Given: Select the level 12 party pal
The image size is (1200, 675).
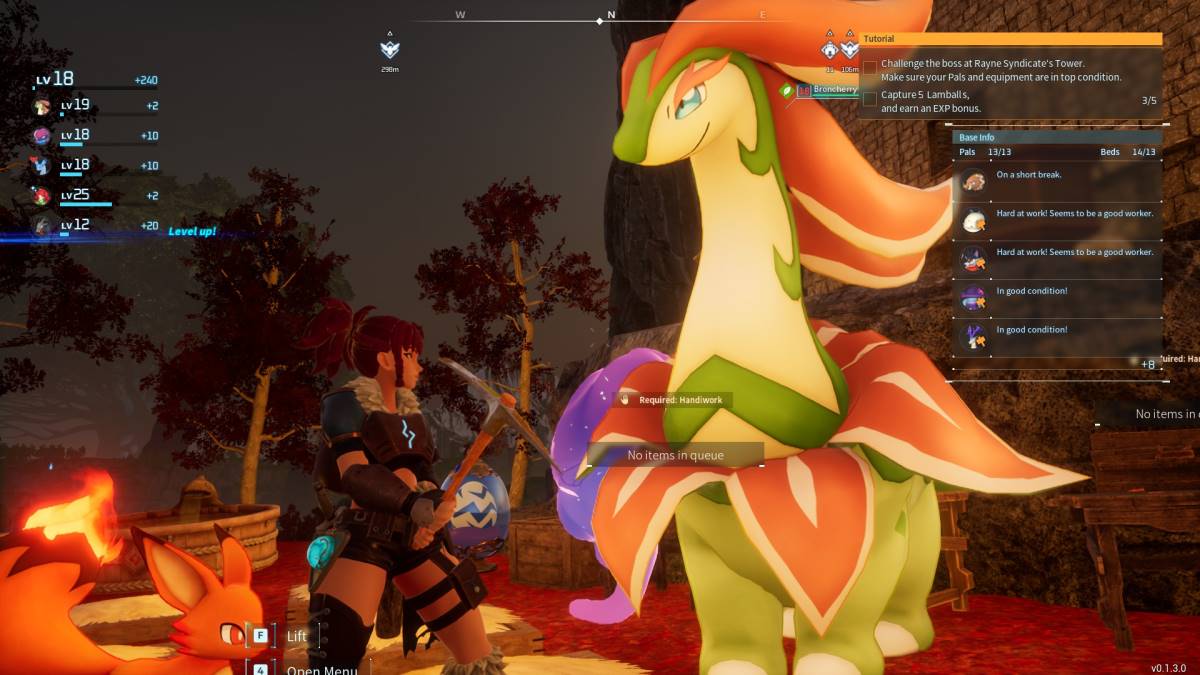Looking at the screenshot, I should [x=43, y=225].
